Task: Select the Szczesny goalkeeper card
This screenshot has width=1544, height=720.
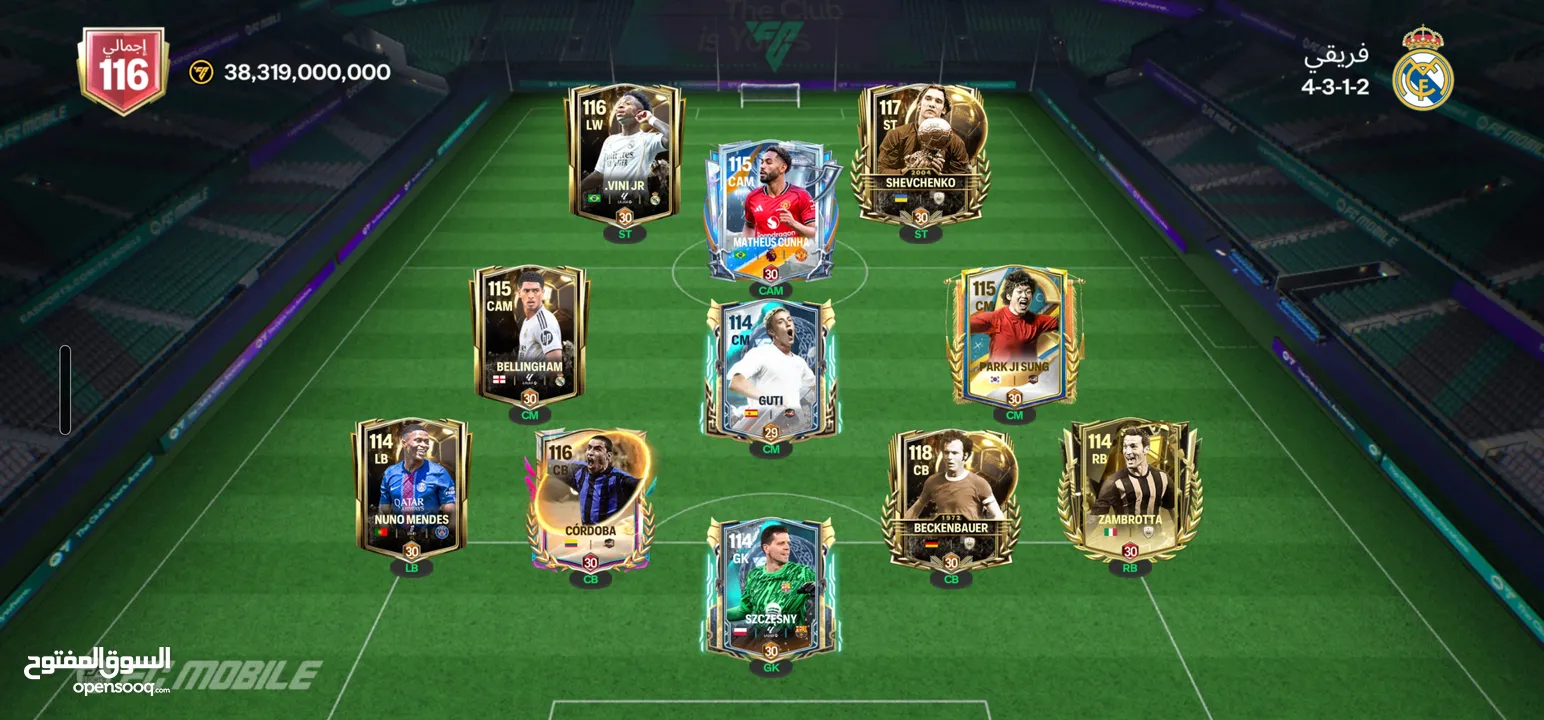Action: 770,587
